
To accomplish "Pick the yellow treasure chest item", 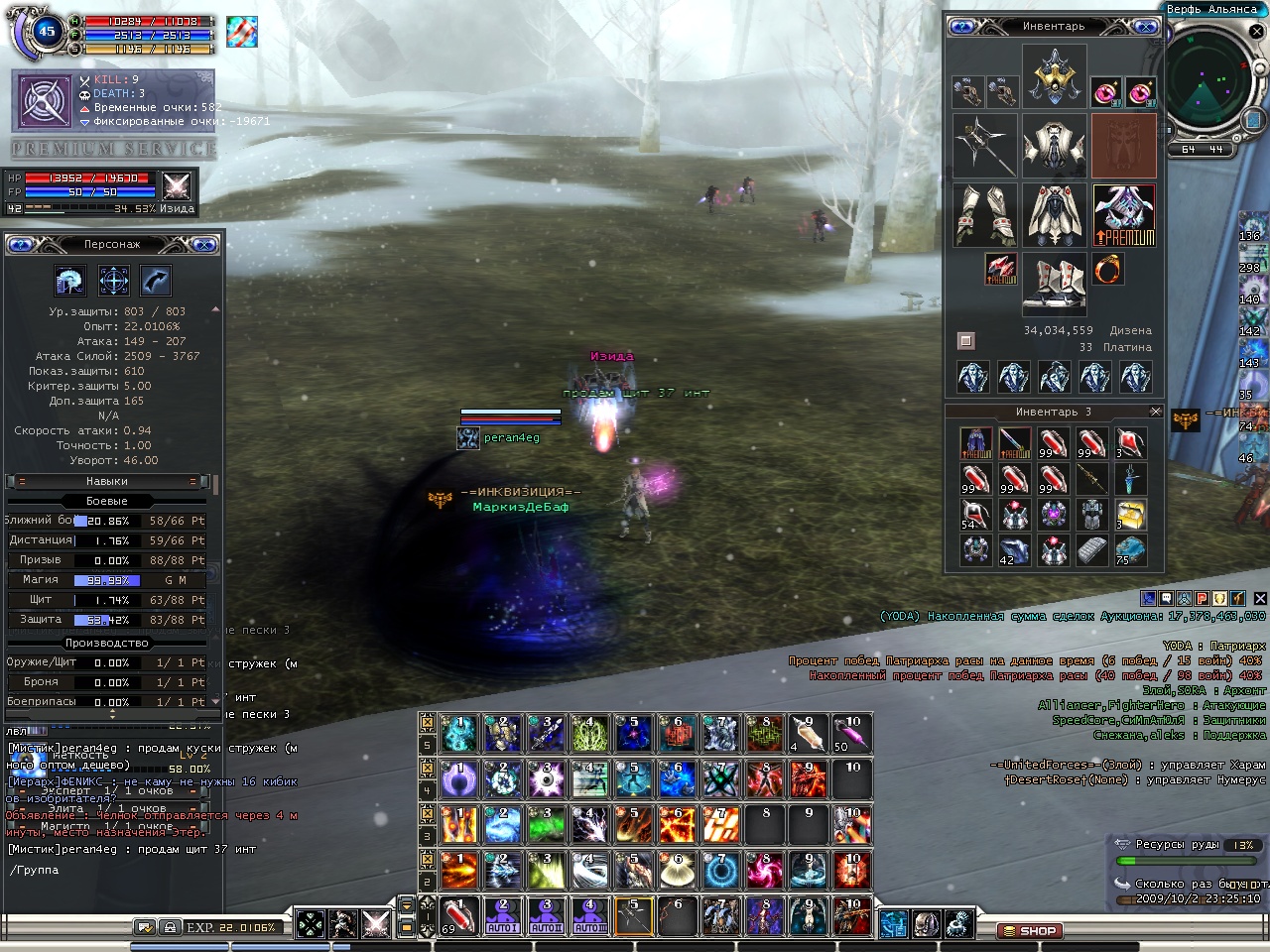I will (1130, 515).
